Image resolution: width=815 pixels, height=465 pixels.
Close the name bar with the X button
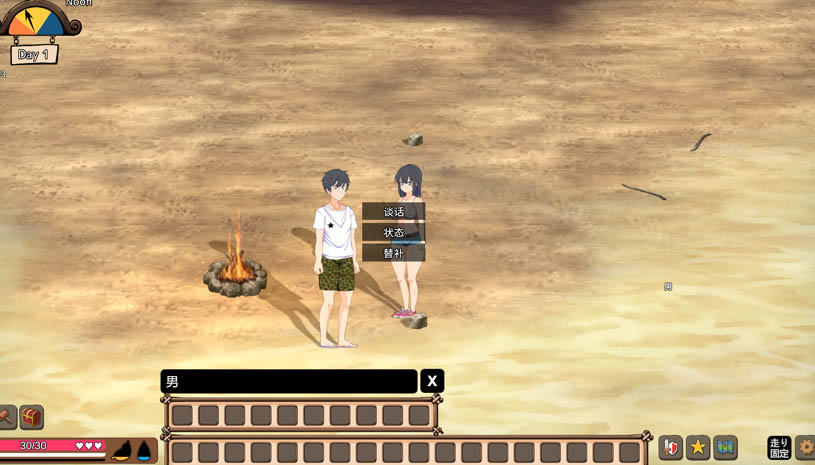point(432,381)
